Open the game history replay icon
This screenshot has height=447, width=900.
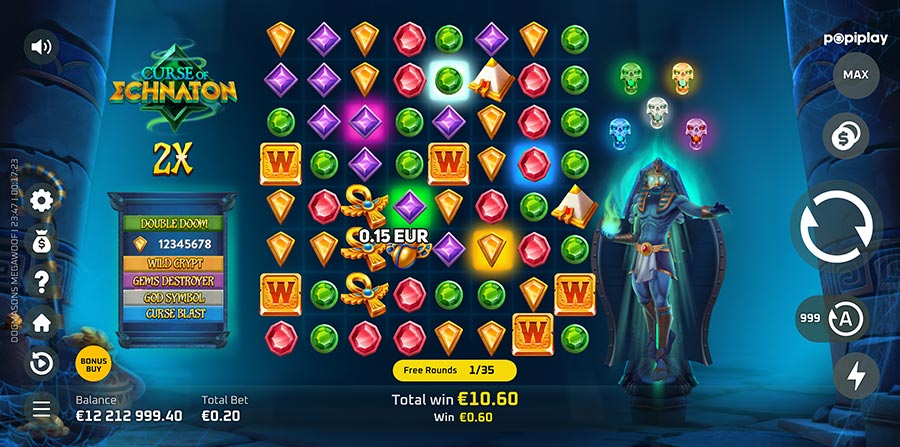tap(42, 363)
